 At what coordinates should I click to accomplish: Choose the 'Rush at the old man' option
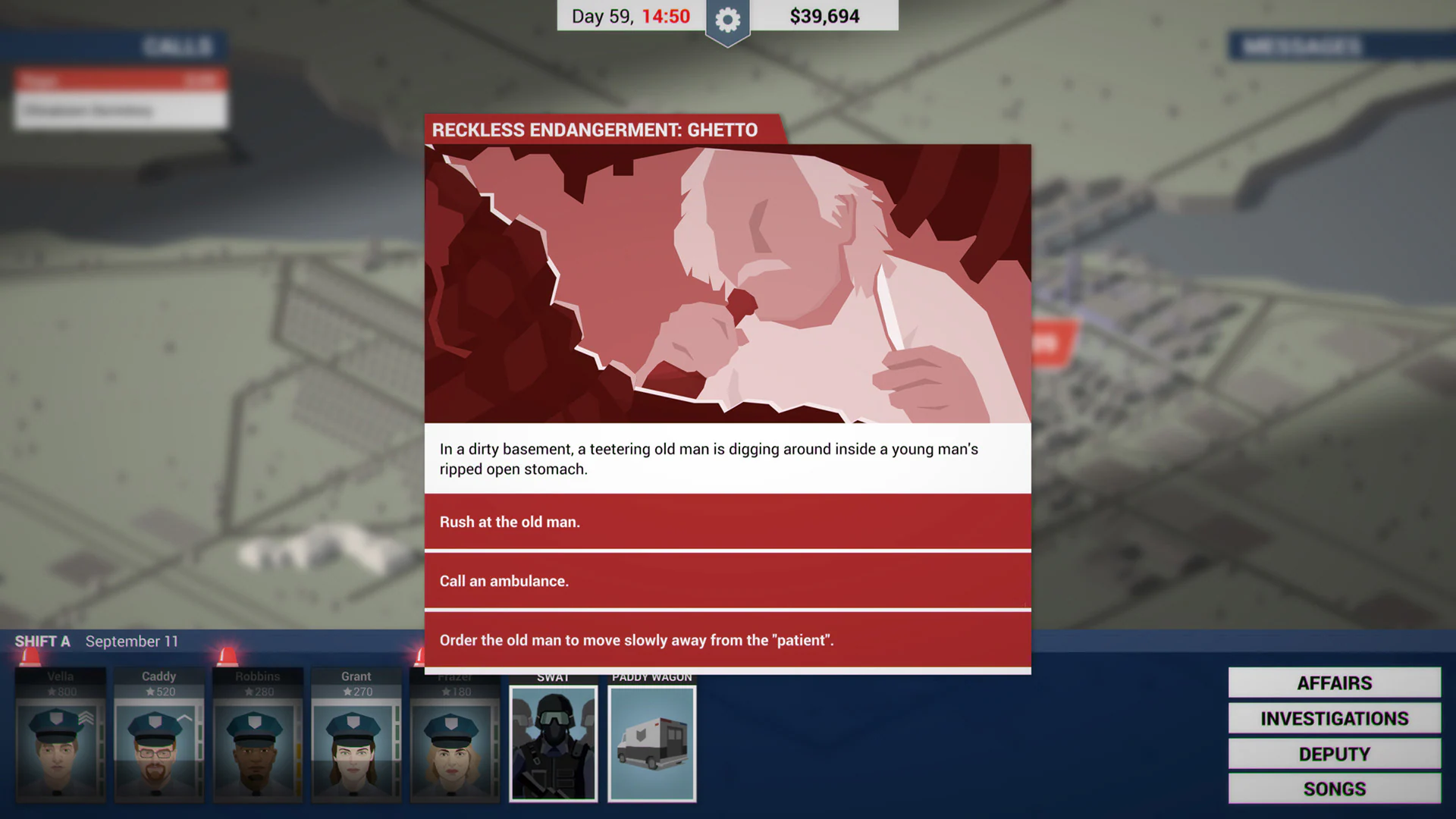point(727,522)
